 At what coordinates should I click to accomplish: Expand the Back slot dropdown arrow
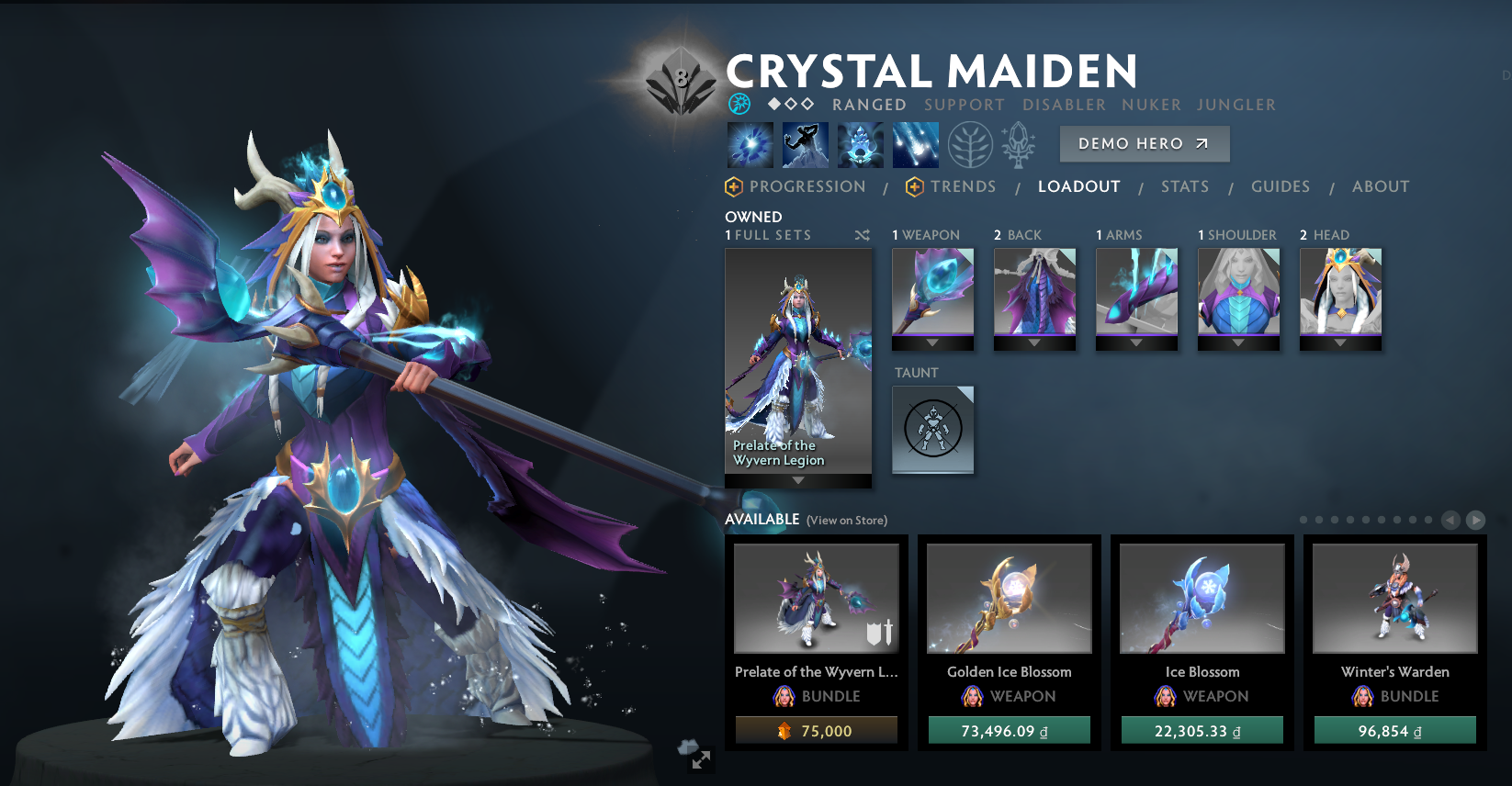click(1034, 344)
